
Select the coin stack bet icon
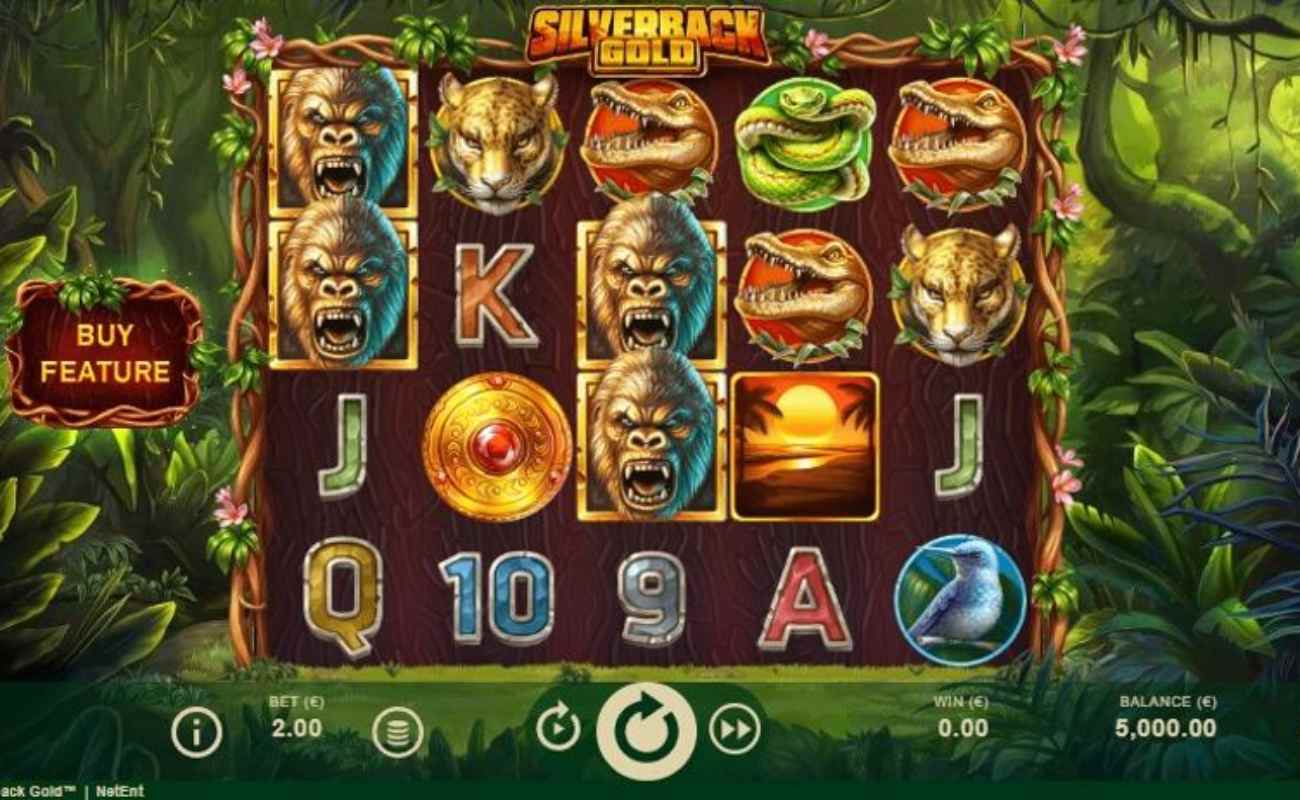[398, 733]
